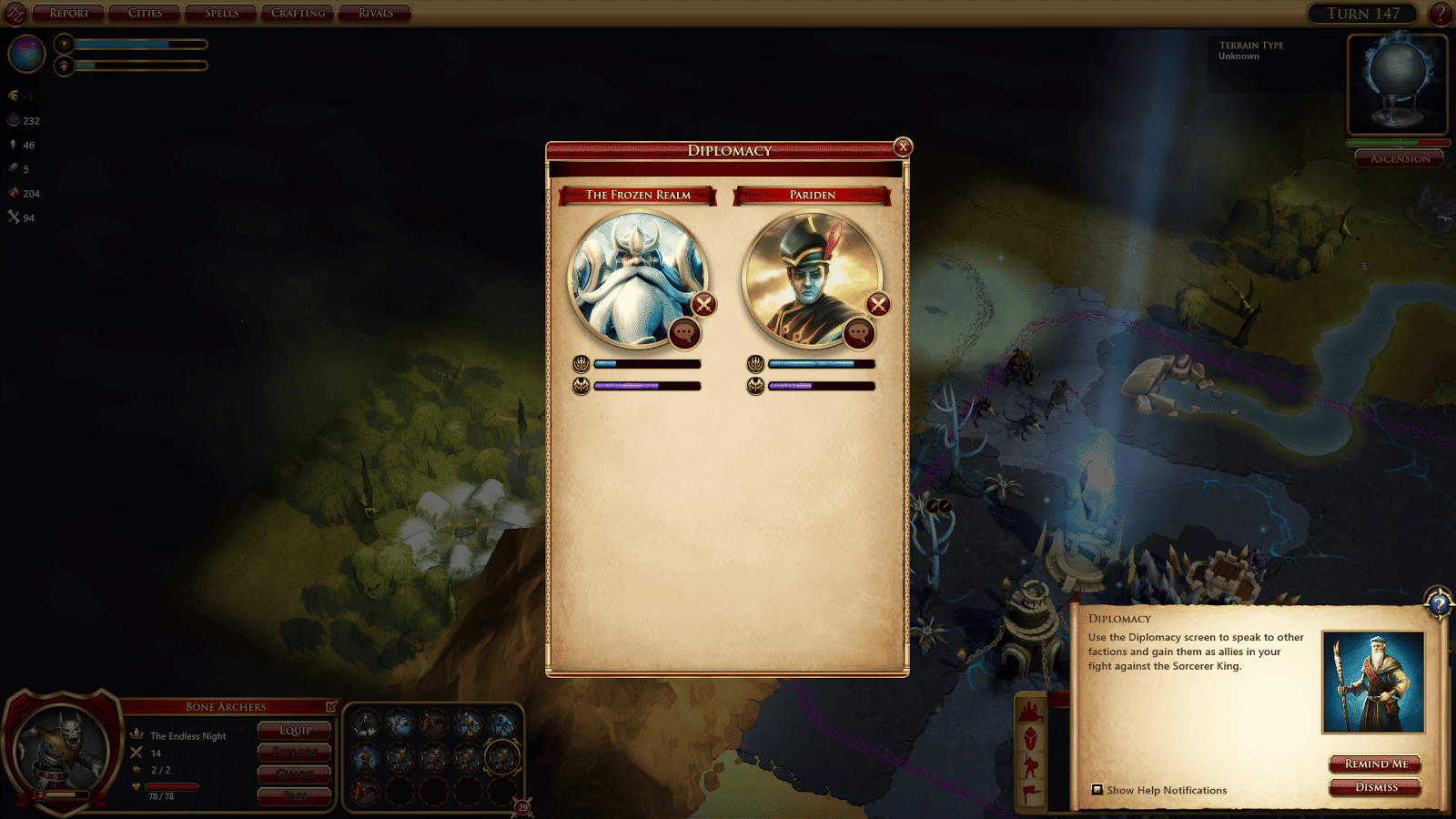Equip the Bone Archers unit
1456x819 pixels.
coord(295,730)
